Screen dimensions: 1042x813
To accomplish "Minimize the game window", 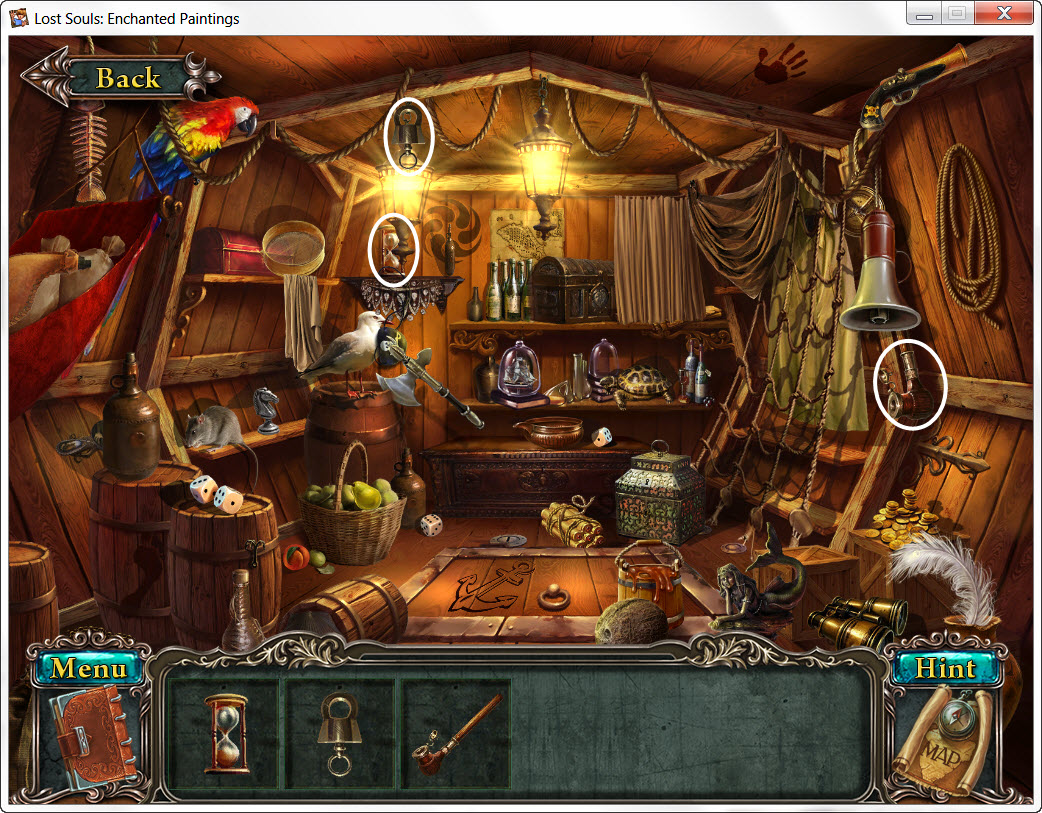I will (x=925, y=14).
